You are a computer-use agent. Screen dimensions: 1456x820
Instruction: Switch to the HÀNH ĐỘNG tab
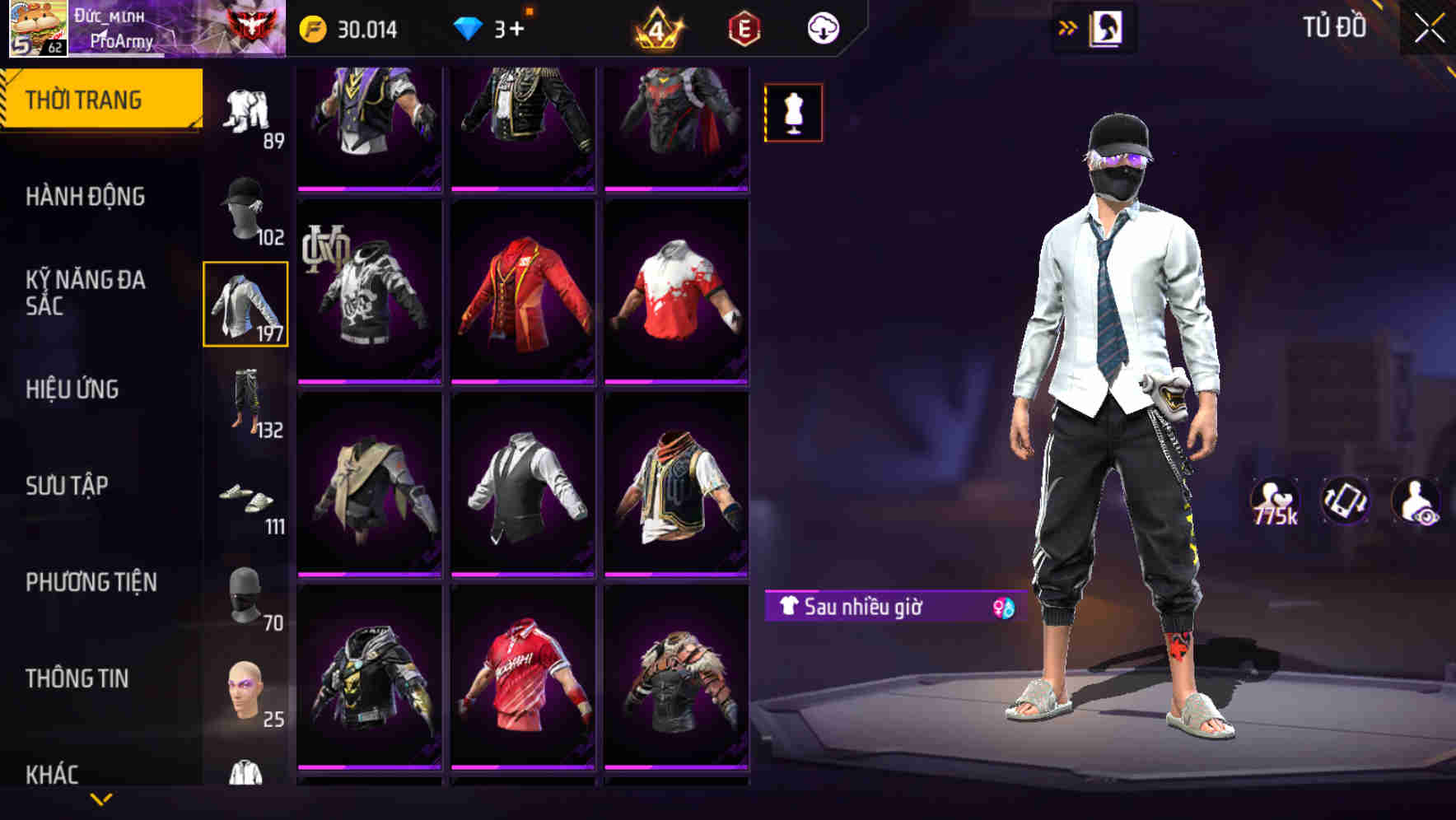[x=86, y=197]
